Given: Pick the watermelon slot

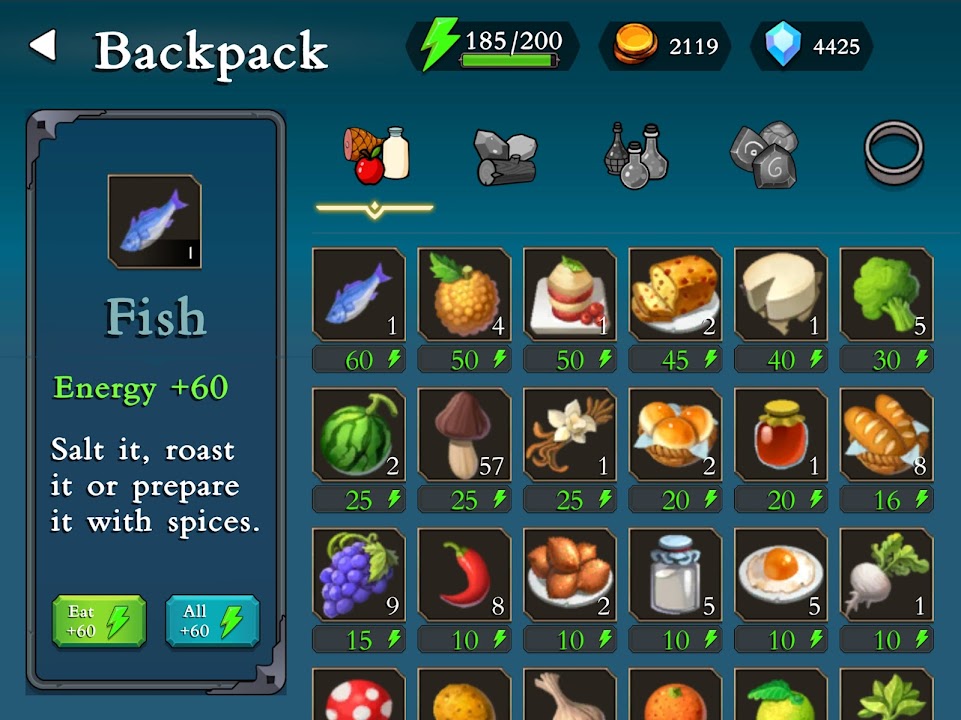Looking at the screenshot, I should tap(359, 434).
